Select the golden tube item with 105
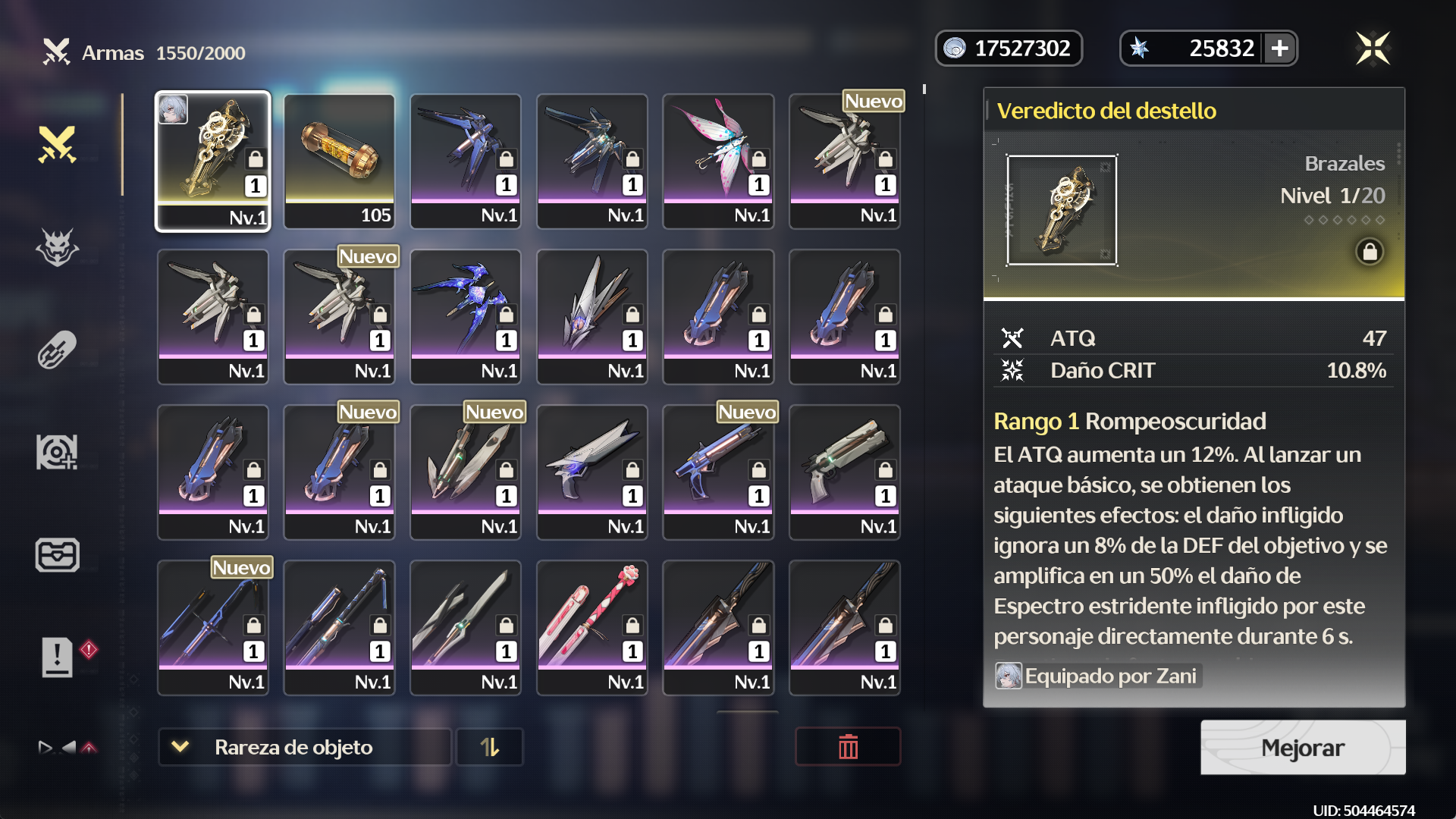The image size is (1456, 819). click(x=339, y=161)
